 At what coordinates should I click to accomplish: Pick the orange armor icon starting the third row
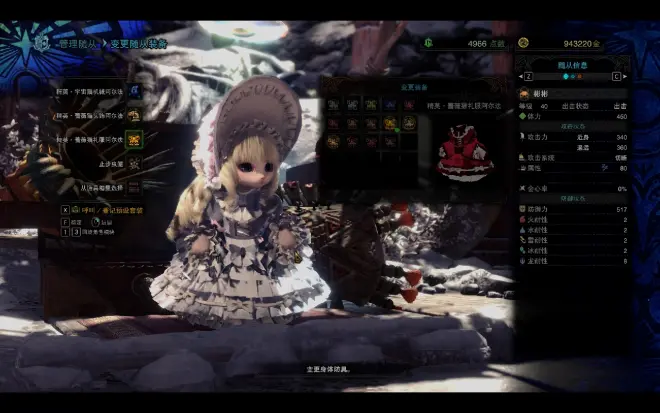(x=333, y=142)
